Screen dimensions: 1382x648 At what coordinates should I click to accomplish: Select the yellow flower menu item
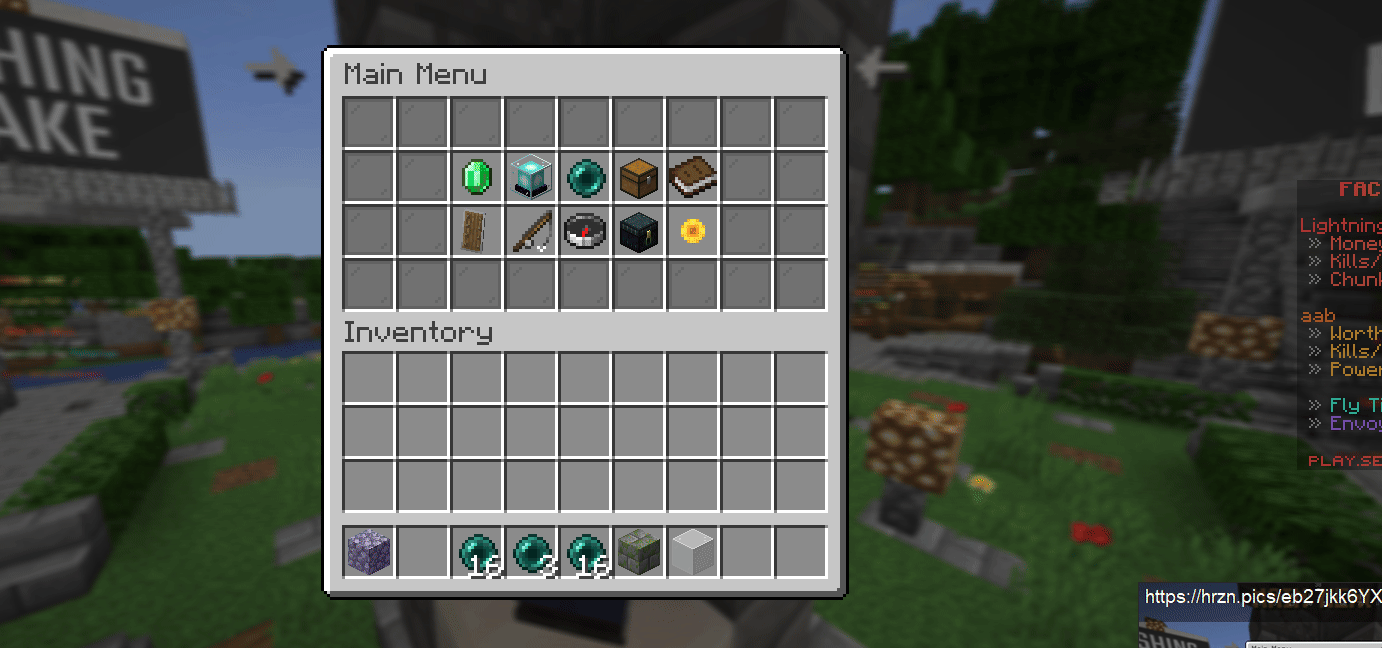pyautogui.click(x=692, y=231)
